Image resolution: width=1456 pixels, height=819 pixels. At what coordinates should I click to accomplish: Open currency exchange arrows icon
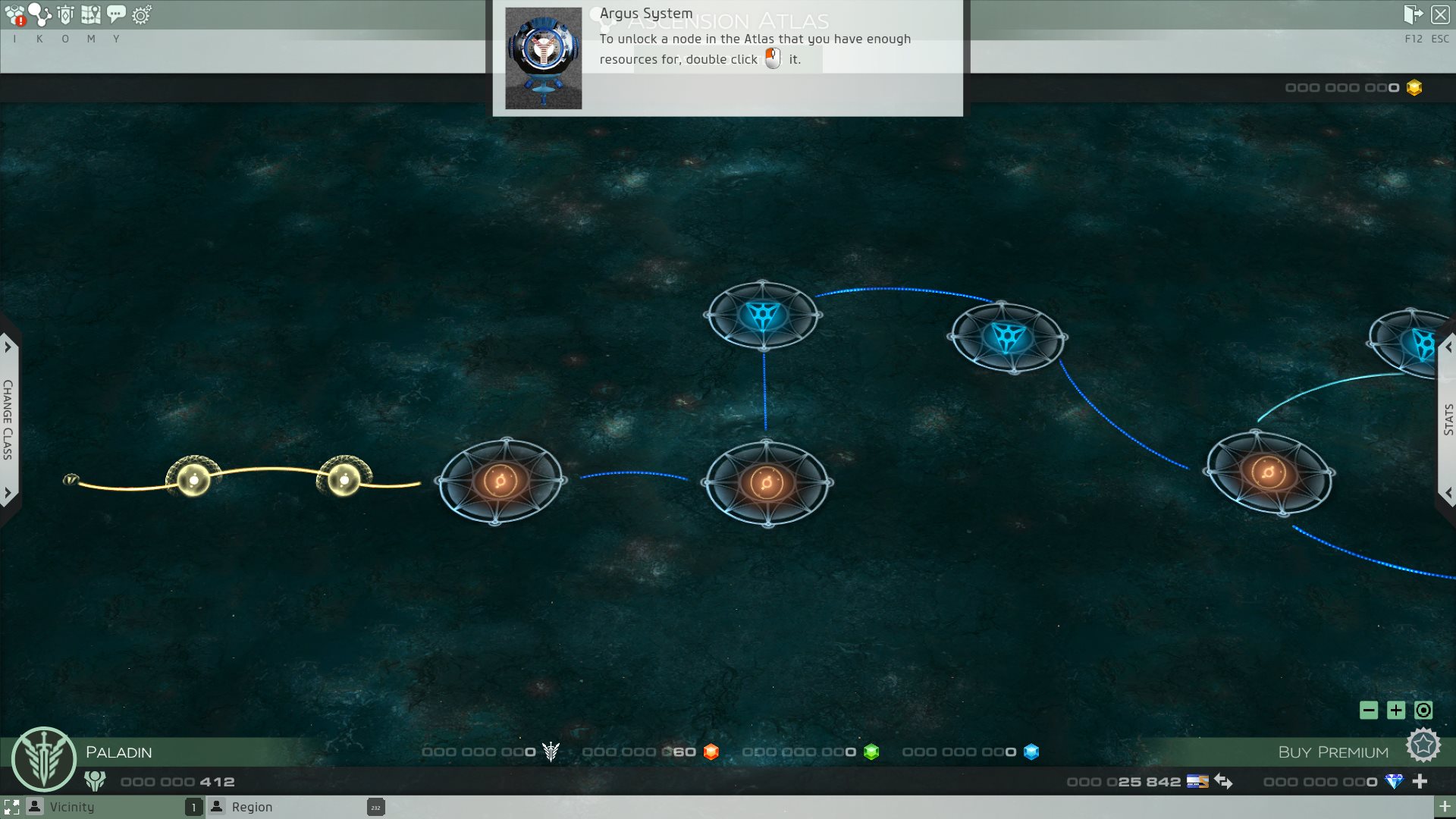point(1223,781)
